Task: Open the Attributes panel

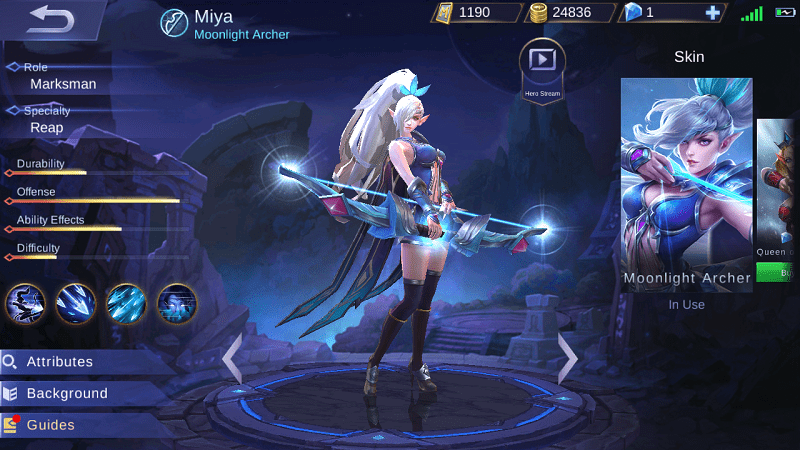Action: point(60,362)
